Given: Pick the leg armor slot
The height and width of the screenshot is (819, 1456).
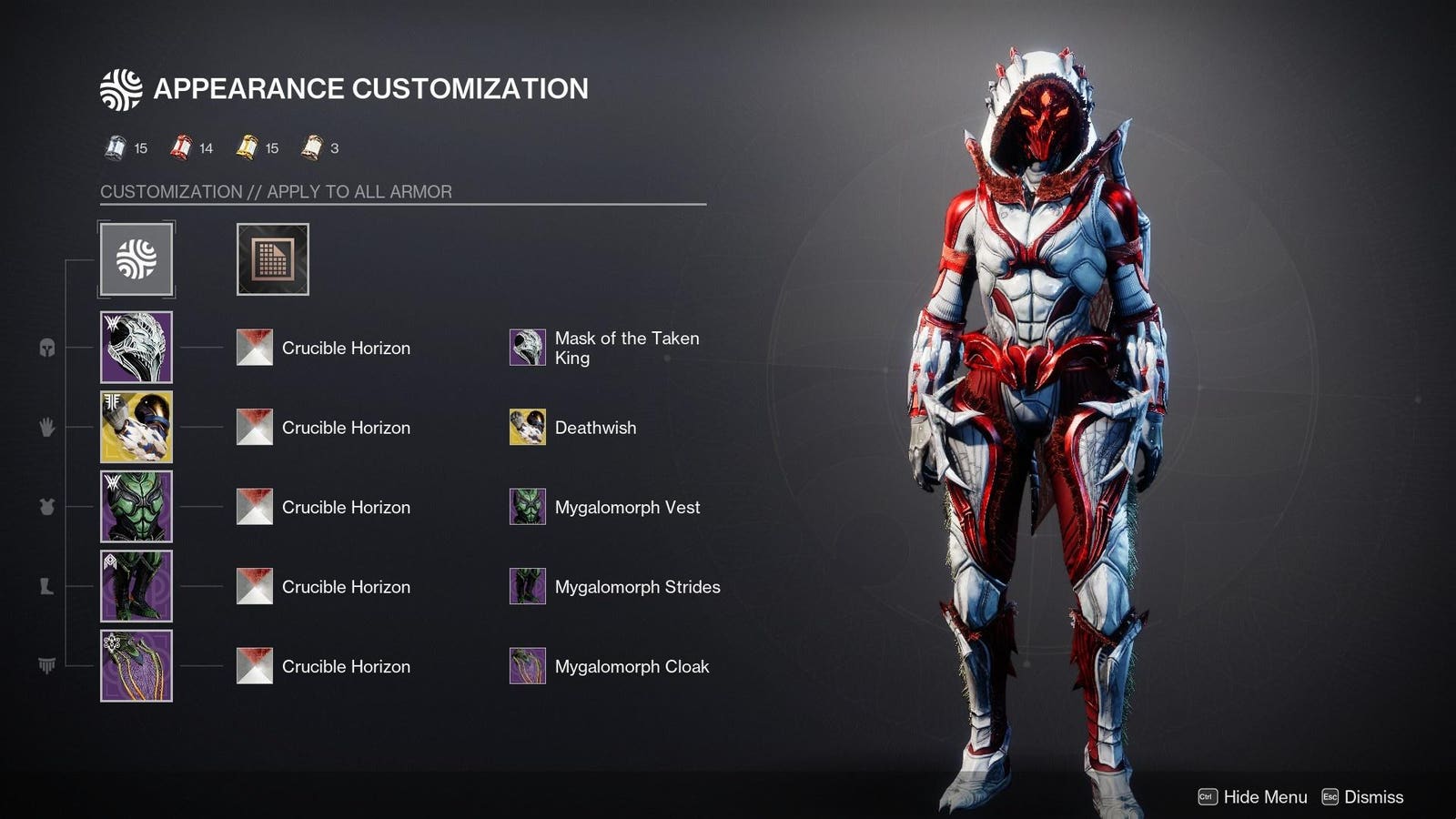Looking at the screenshot, I should 136,586.
